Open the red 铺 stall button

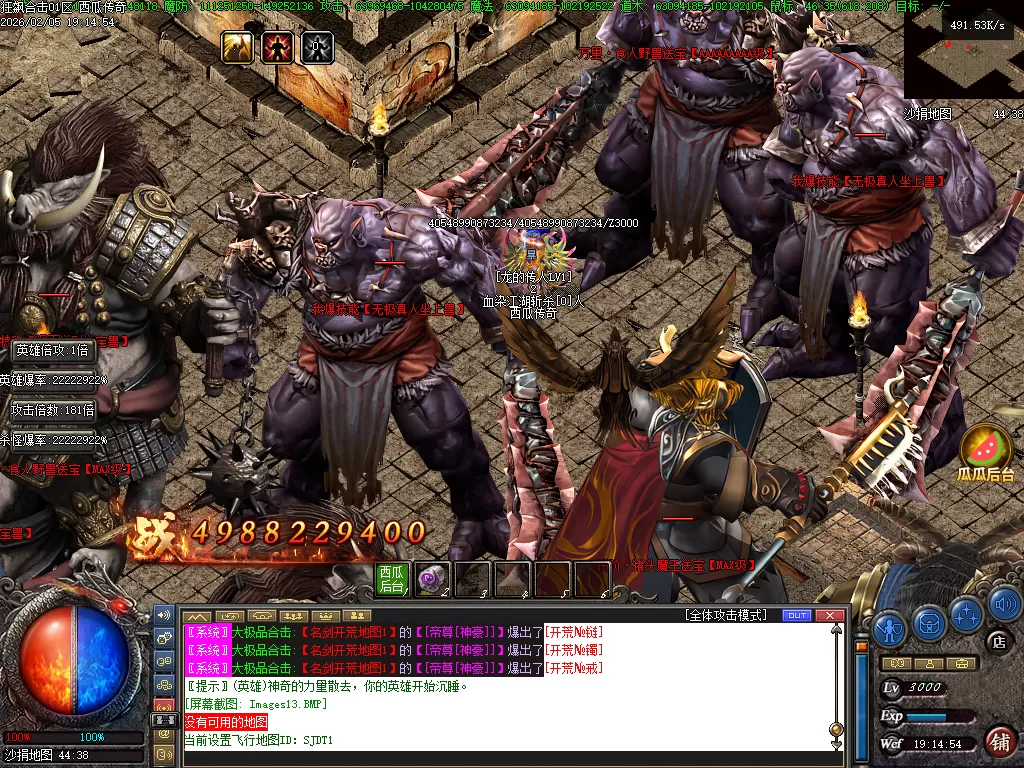pyautogui.click(x=999, y=741)
